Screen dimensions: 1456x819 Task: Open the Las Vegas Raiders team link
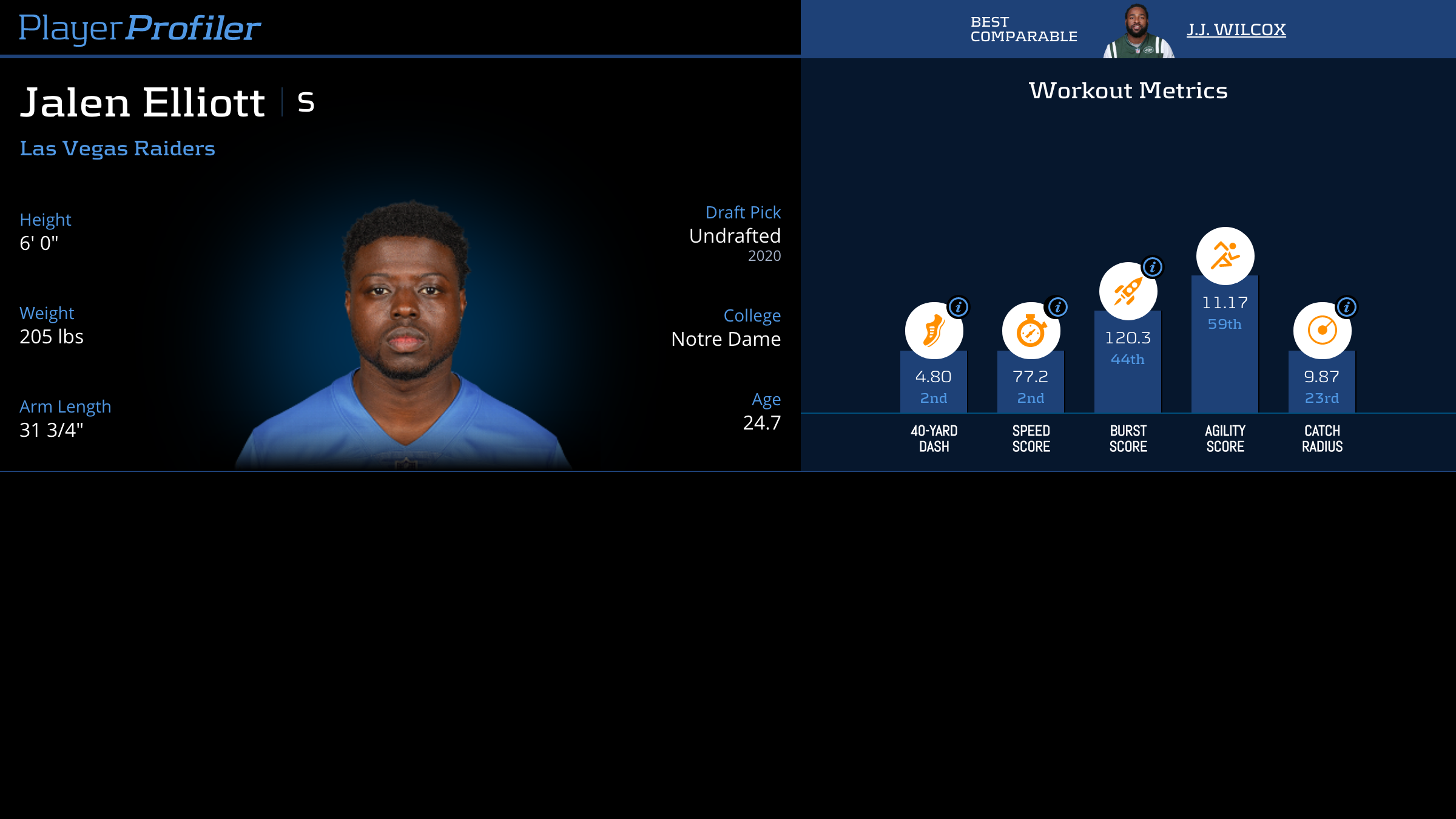[117, 149]
